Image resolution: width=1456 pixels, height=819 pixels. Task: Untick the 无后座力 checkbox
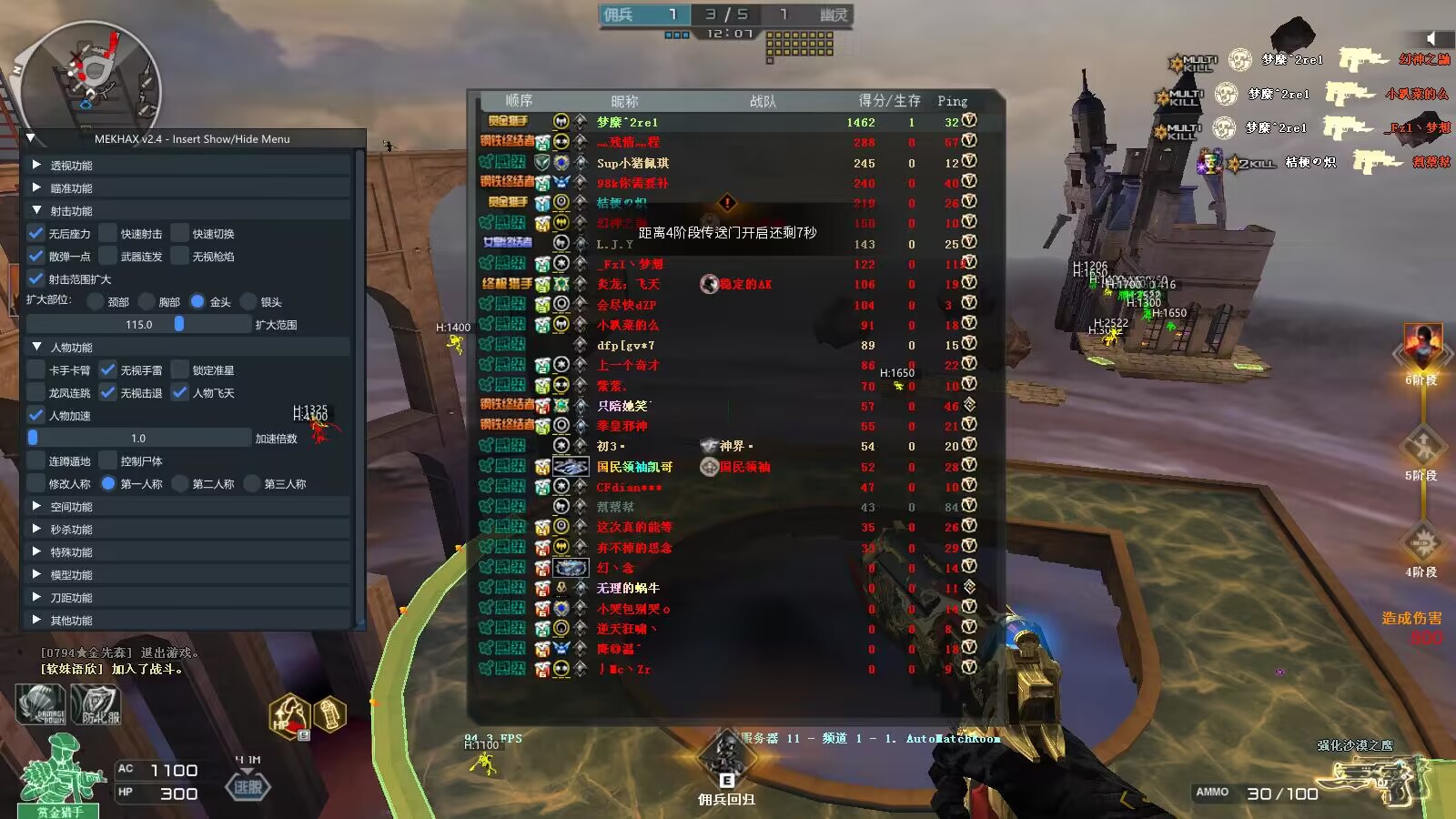pyautogui.click(x=36, y=233)
